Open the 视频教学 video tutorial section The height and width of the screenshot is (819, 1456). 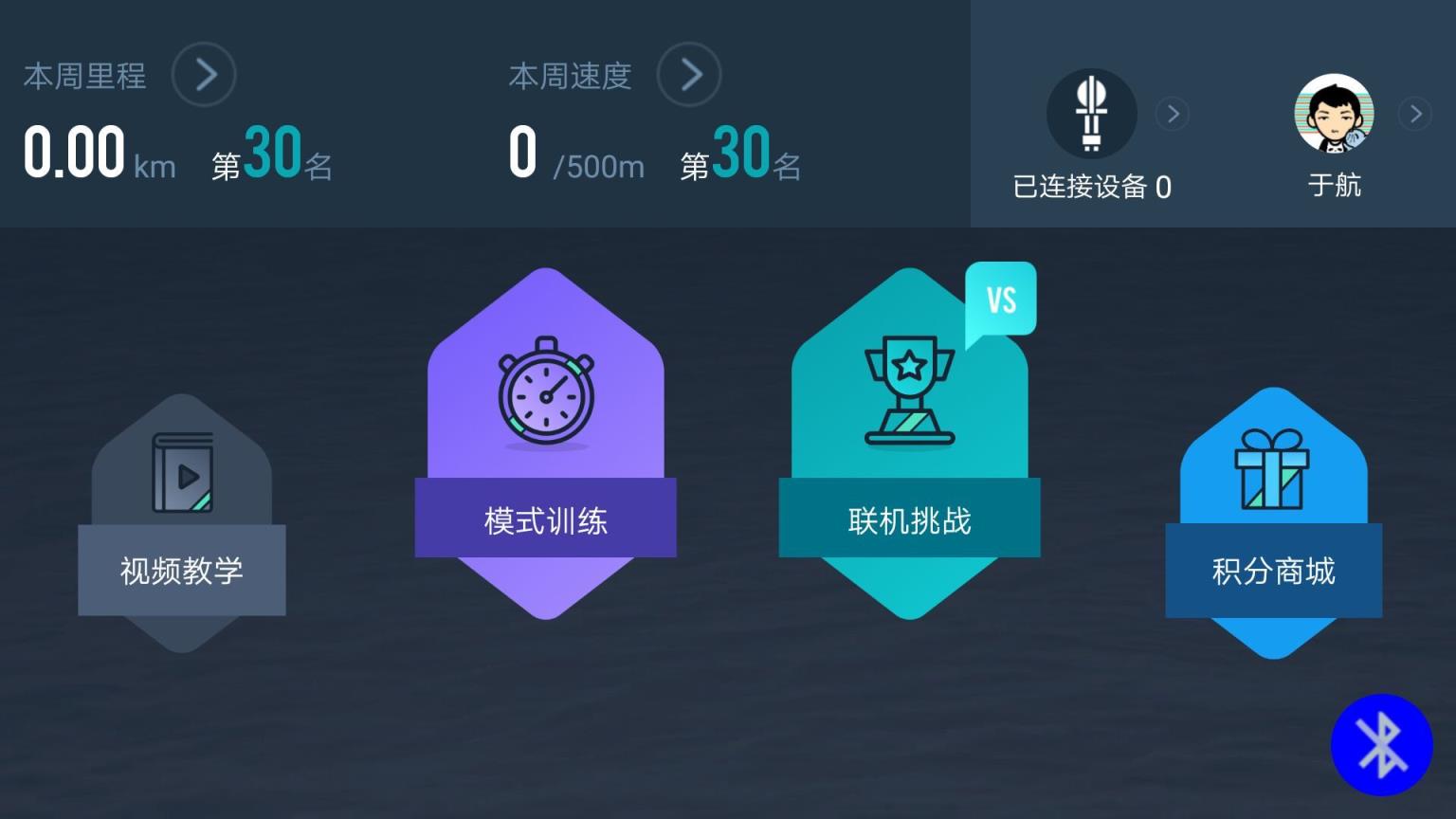coord(182,571)
